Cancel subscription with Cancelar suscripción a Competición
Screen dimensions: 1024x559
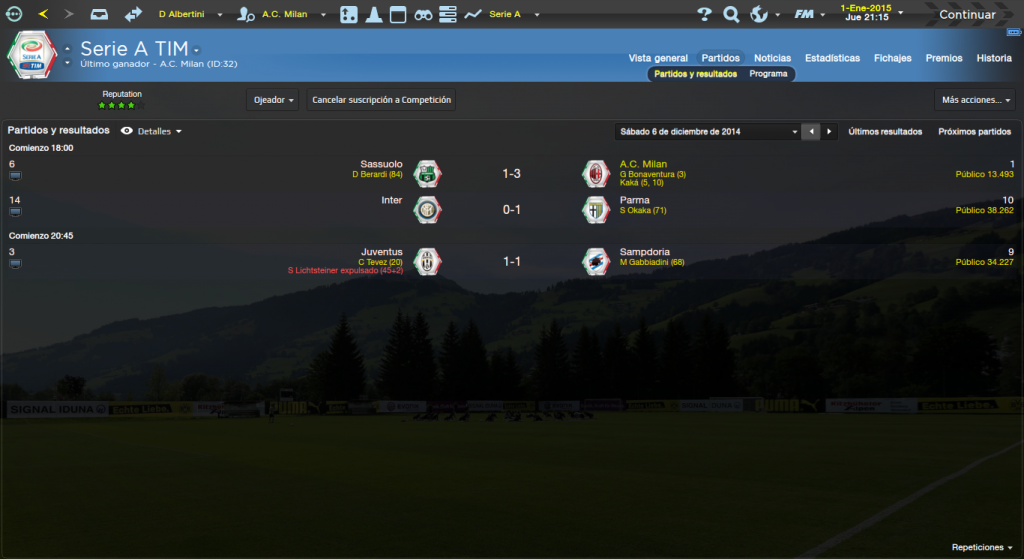[x=381, y=100]
